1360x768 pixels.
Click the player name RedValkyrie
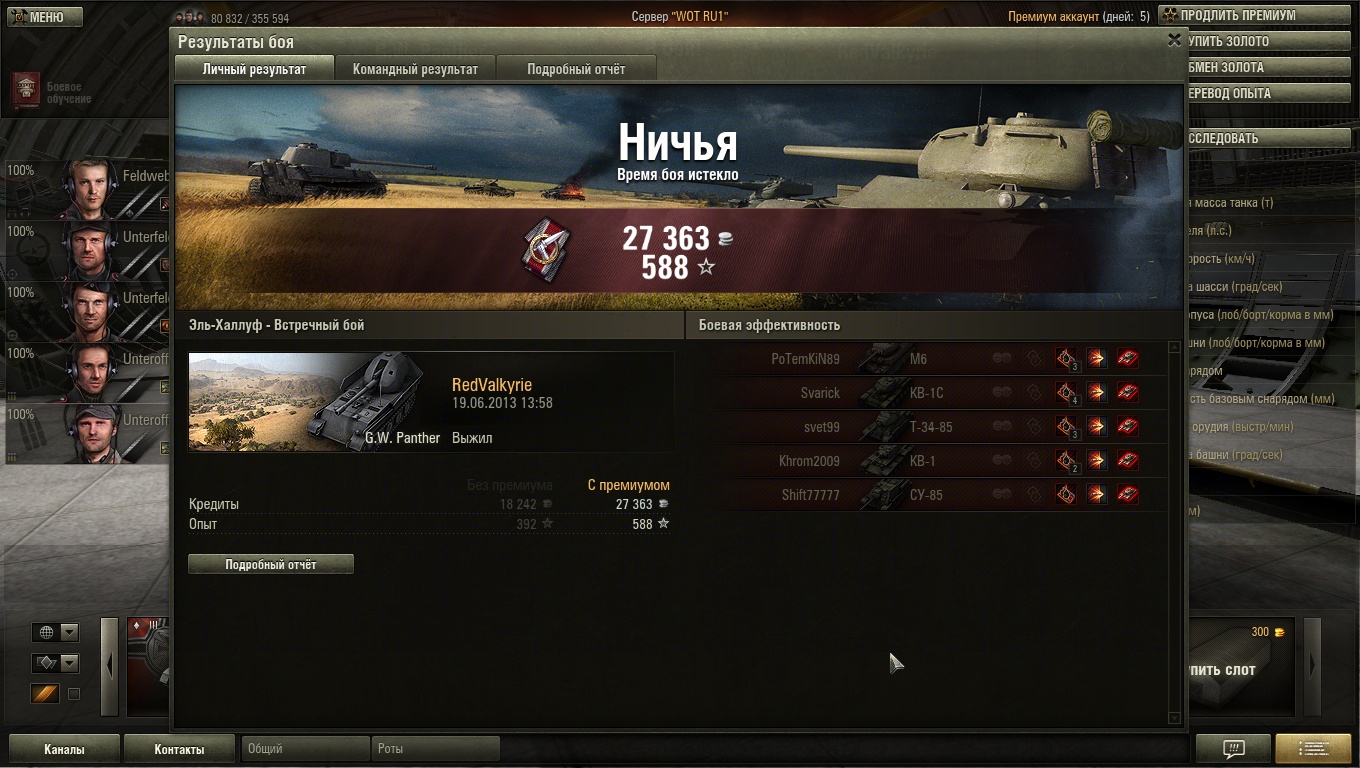pos(492,386)
